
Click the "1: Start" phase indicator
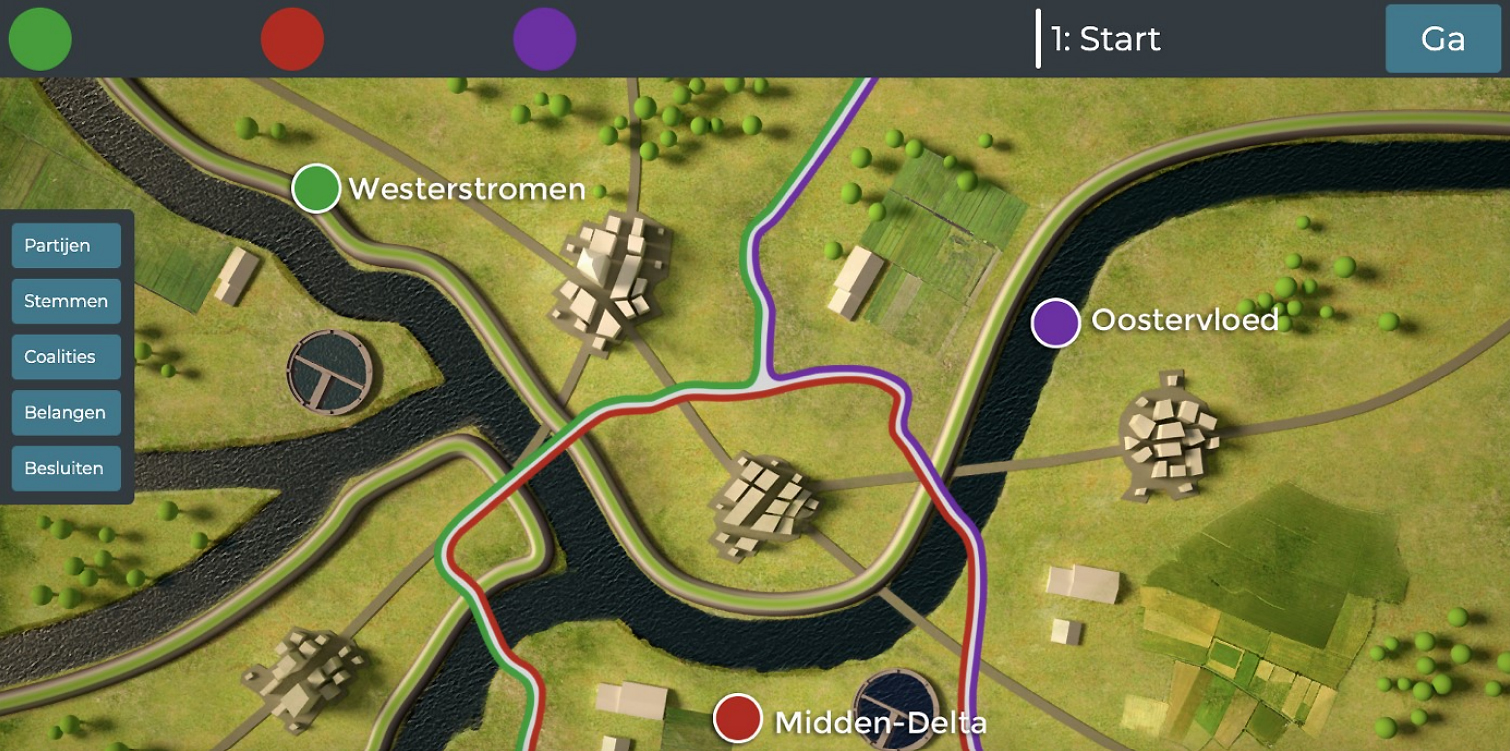1104,40
